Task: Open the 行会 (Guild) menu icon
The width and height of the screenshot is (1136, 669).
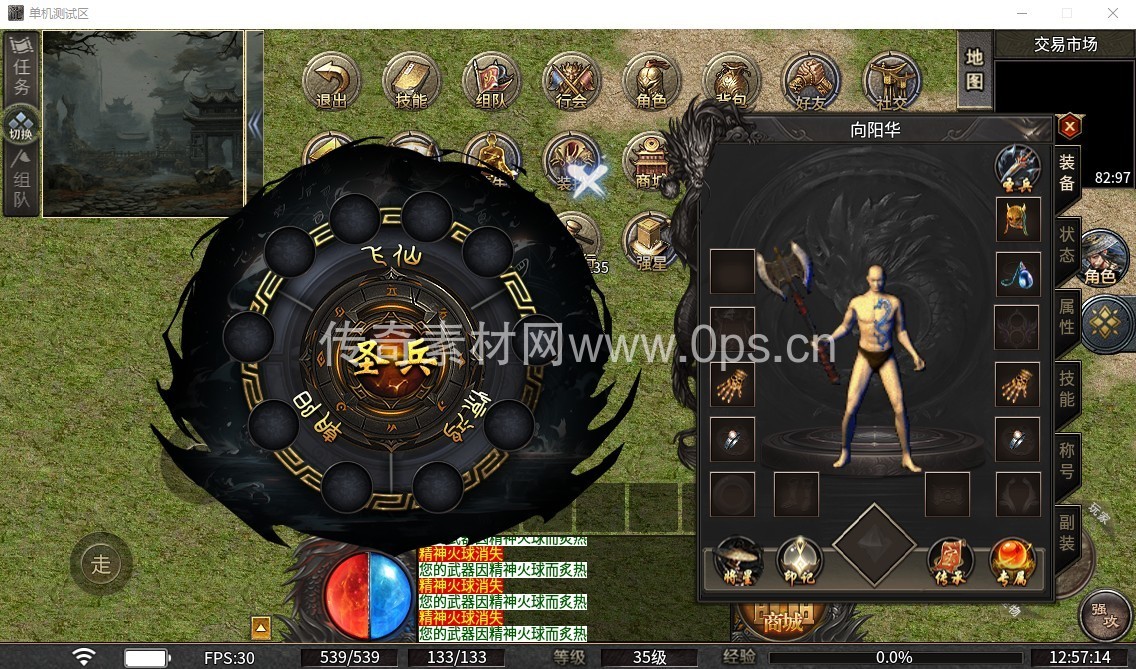Action: click(x=571, y=79)
